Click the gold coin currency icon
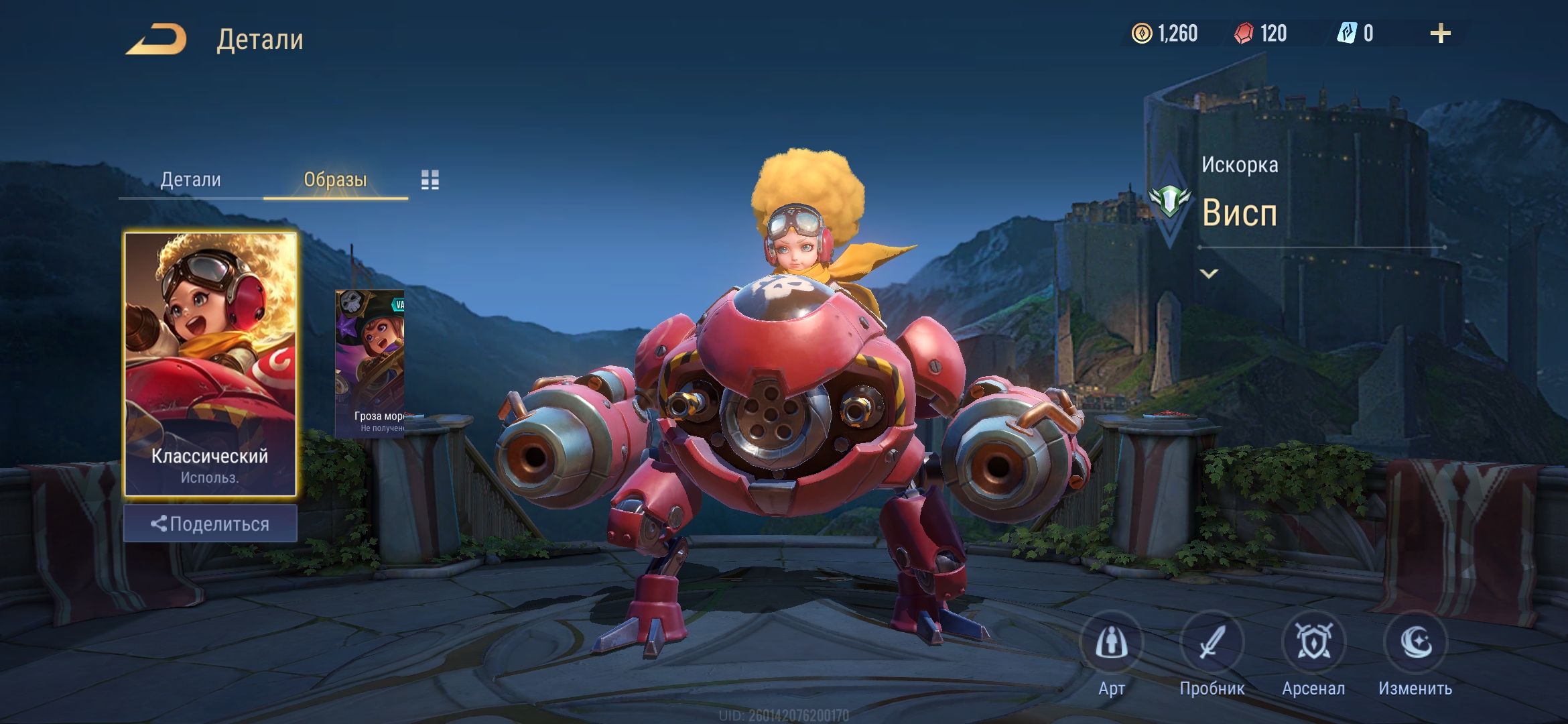 (x=1141, y=34)
